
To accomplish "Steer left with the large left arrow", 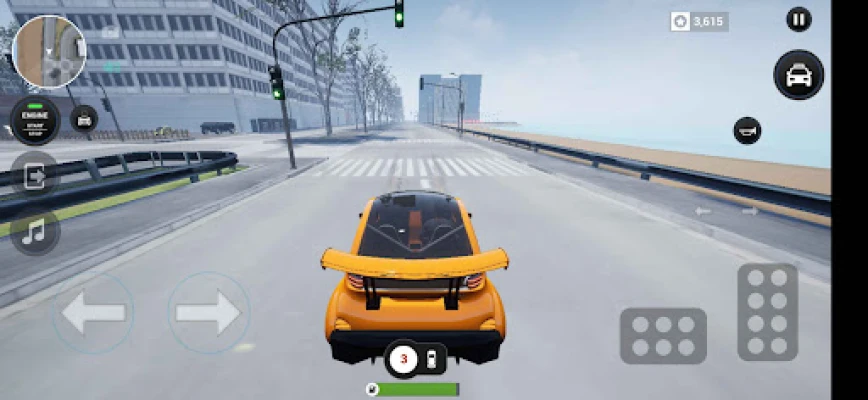I will pyautogui.click(x=93, y=314).
